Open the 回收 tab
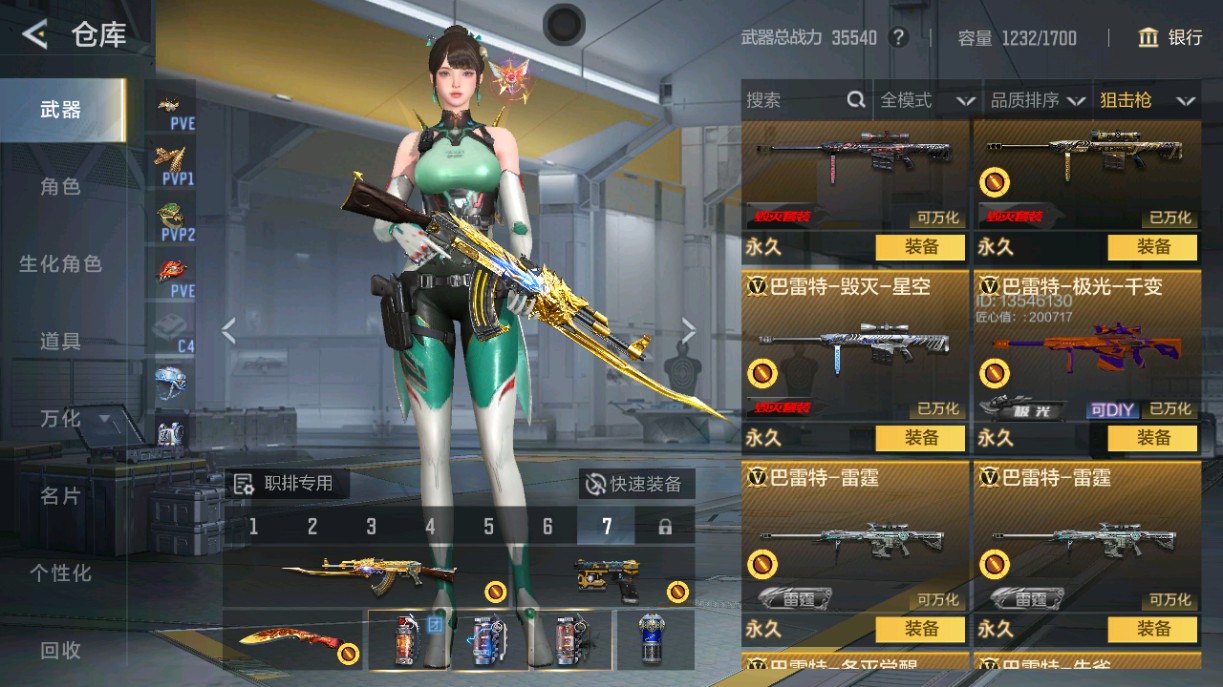Screen dimensions: 1223x687 coord(60,650)
